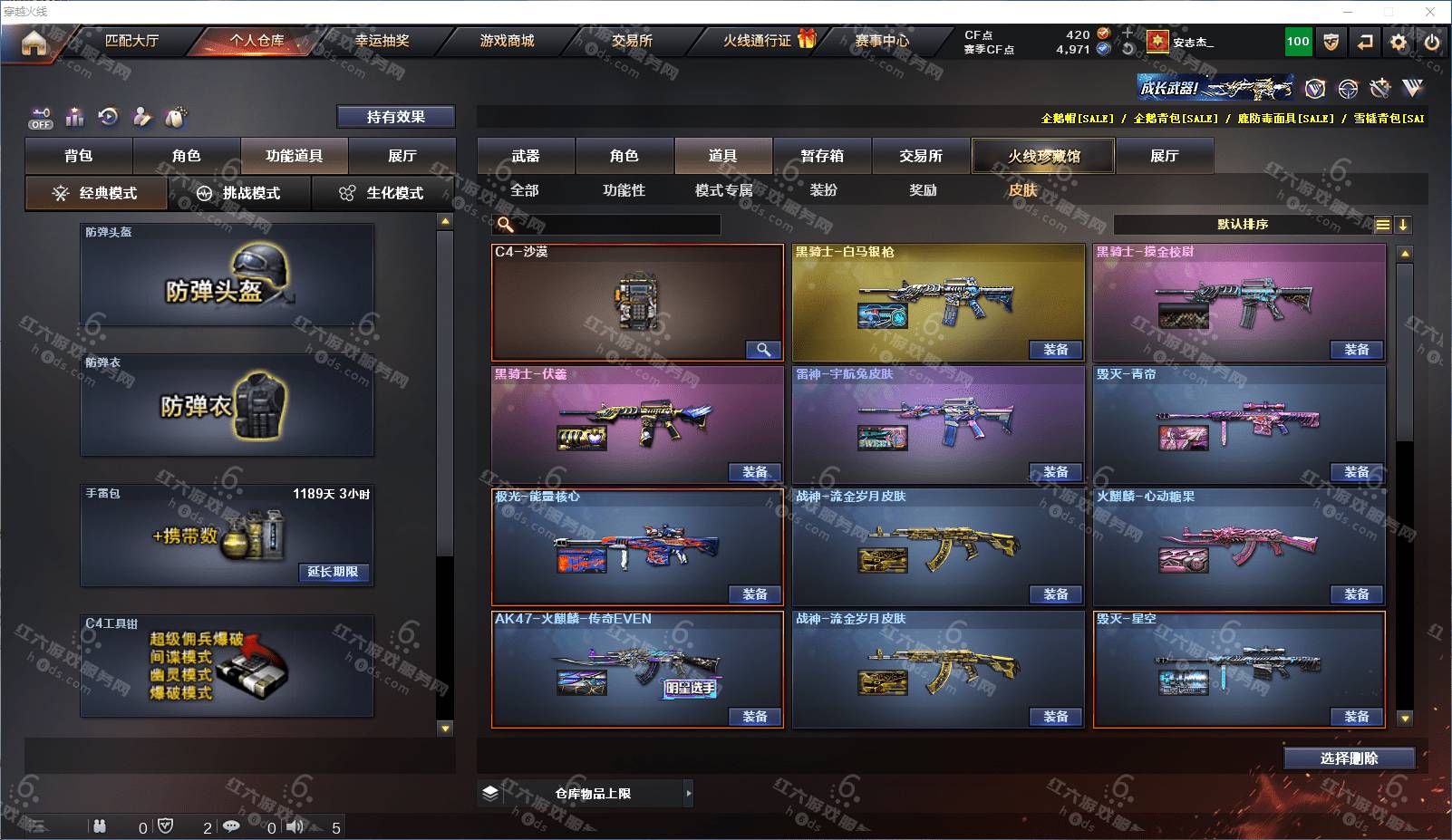Select the 挑战模式 challenge mode tab

pyautogui.click(x=240, y=193)
